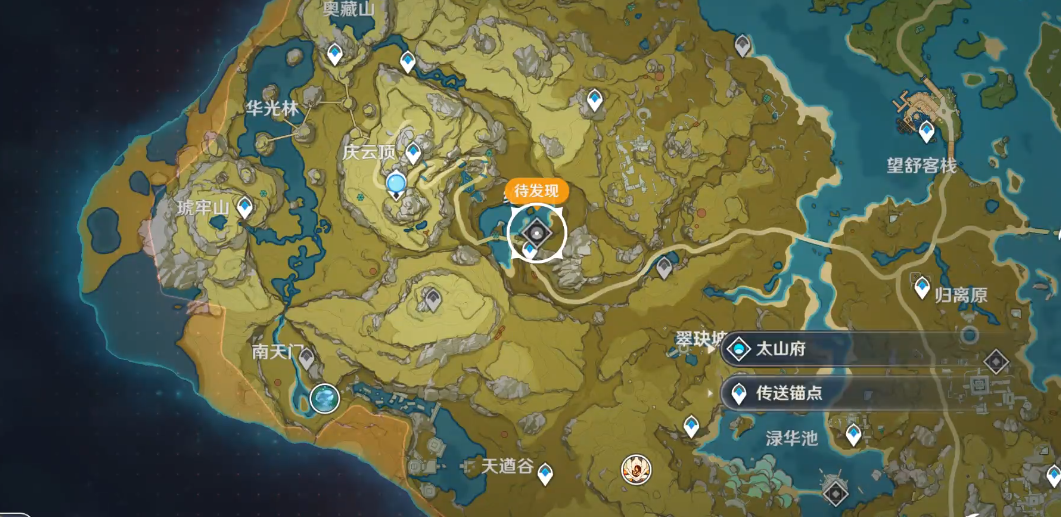Select the circled domain marker labeled 待发现

tap(537, 233)
